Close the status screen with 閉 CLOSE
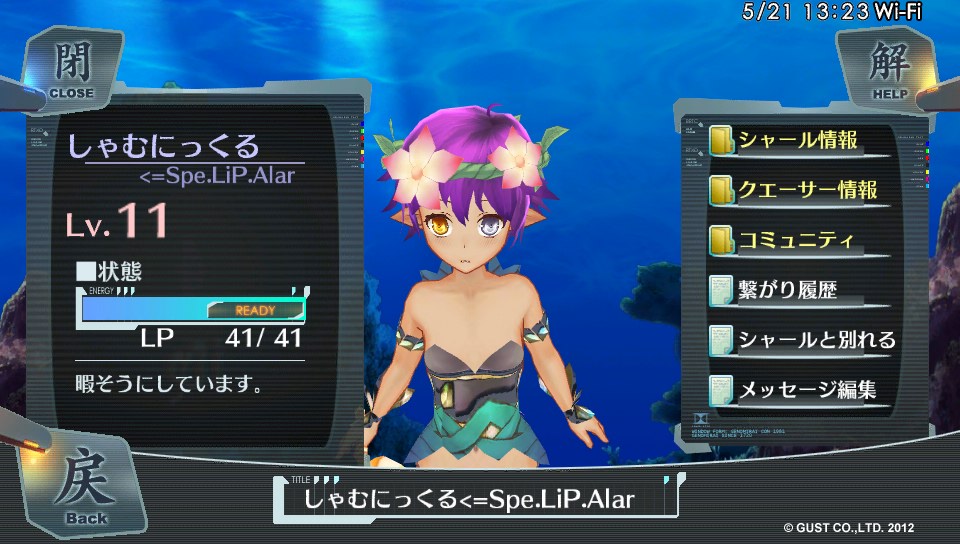The image size is (960, 544). coord(71,70)
